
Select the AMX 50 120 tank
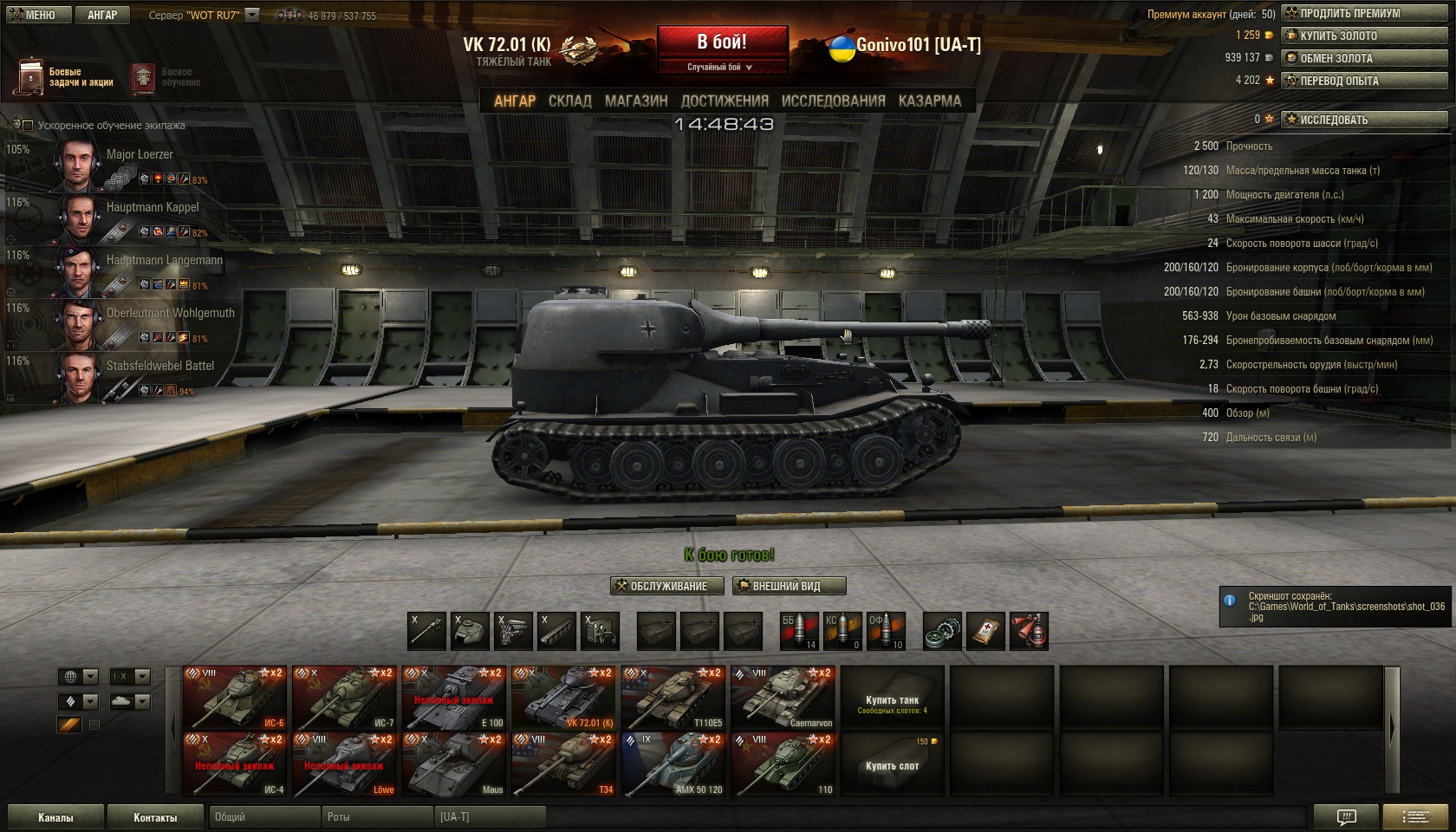click(673, 764)
